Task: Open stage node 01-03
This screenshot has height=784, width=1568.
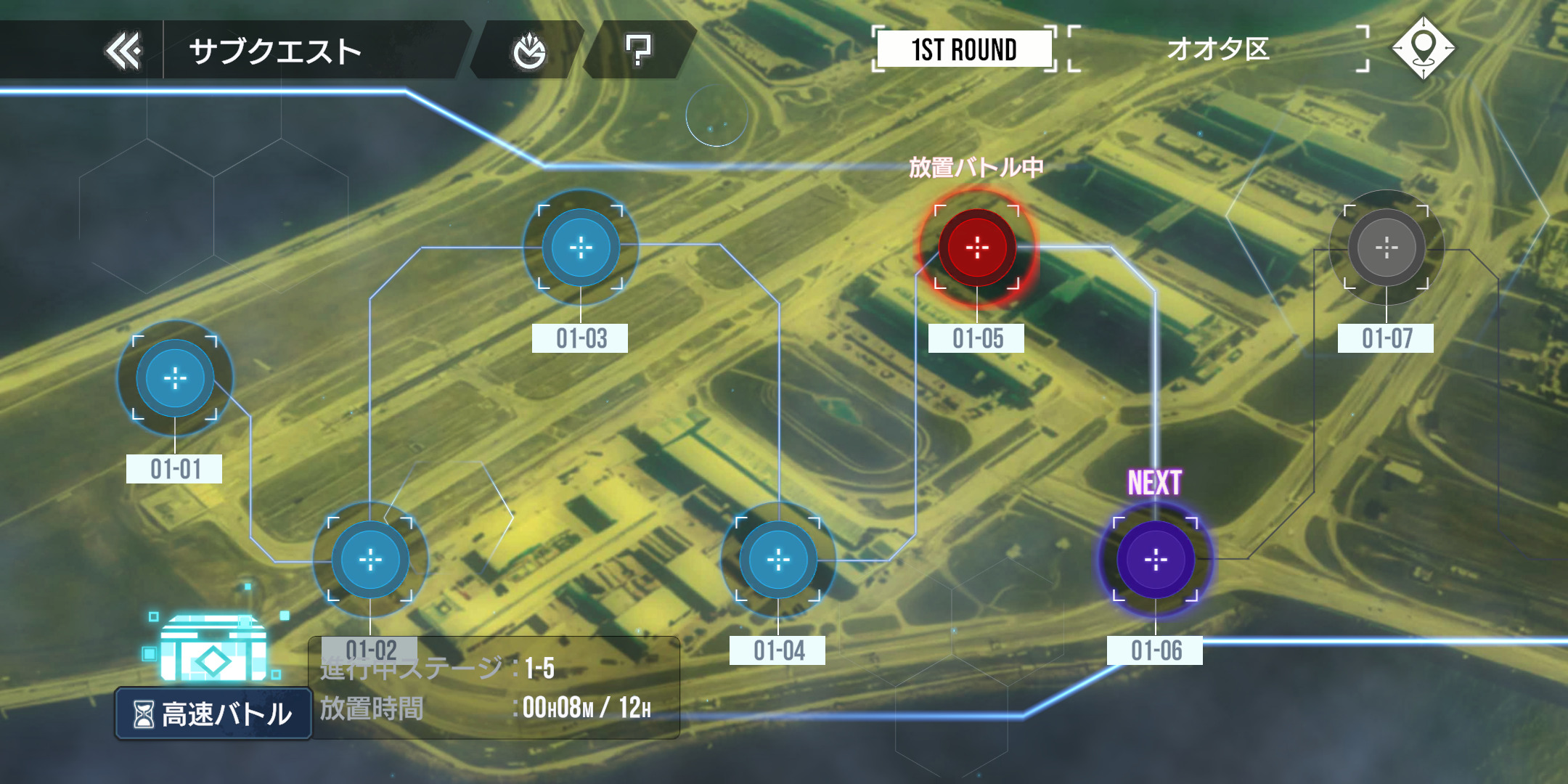Action: (x=581, y=248)
